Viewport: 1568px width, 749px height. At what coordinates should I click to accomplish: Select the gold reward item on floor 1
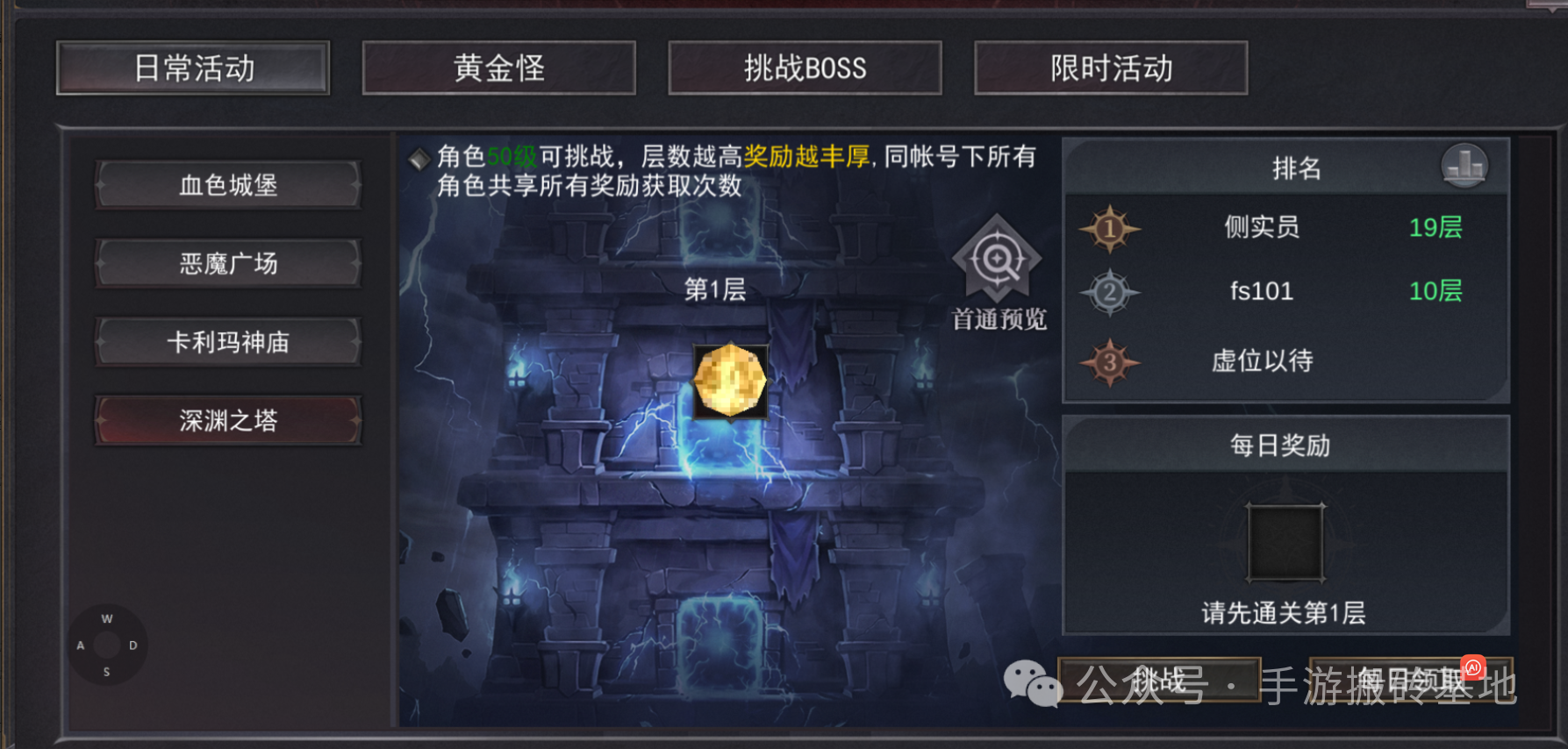point(730,381)
